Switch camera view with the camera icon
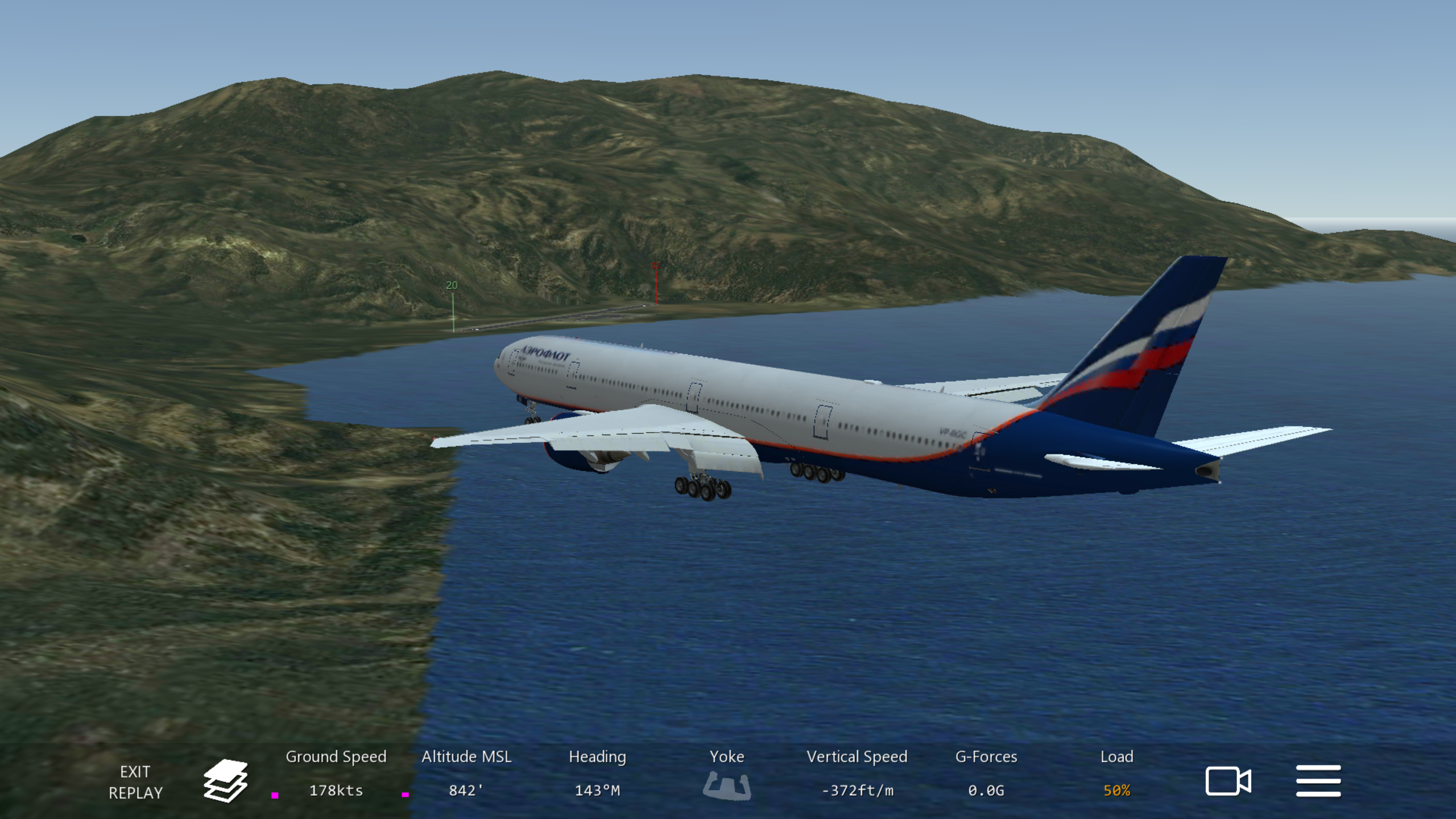Viewport: 1456px width, 819px height. pyautogui.click(x=1228, y=781)
